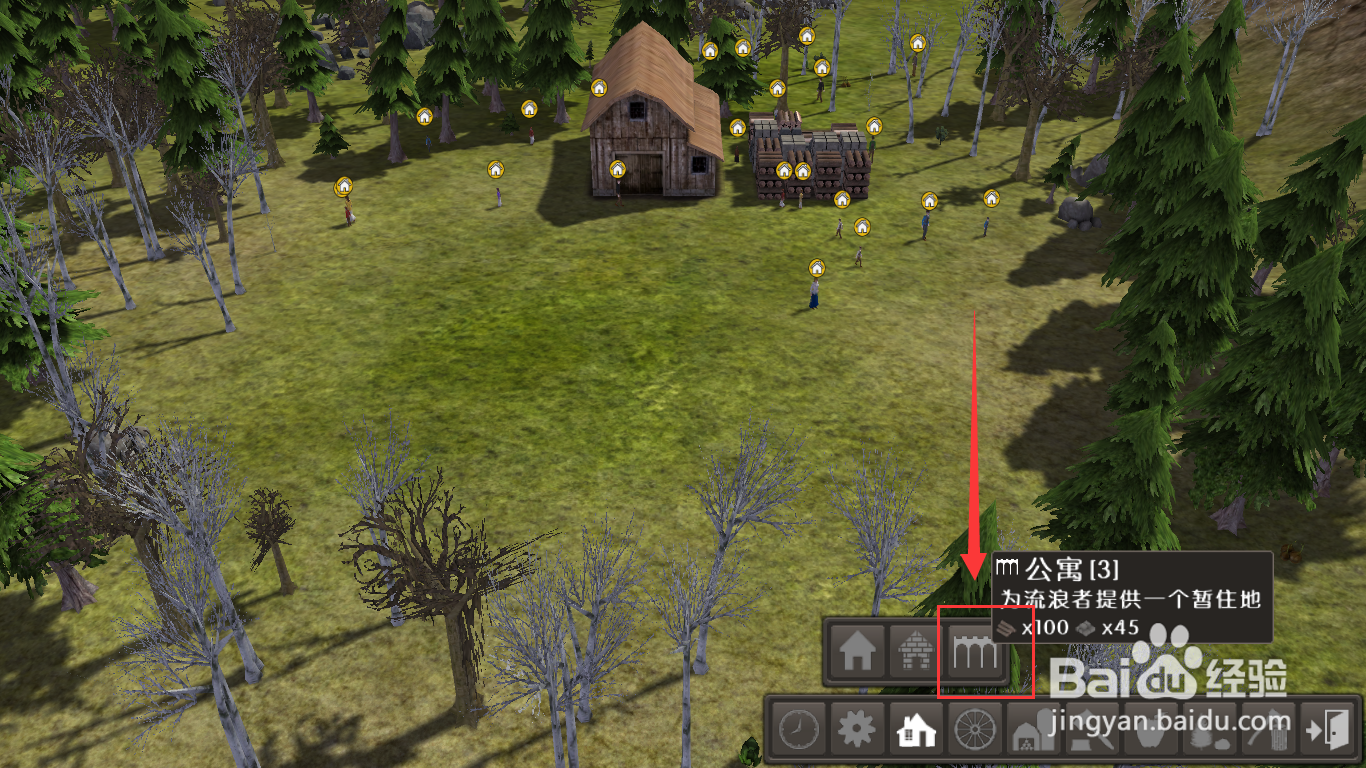Viewport: 1366px width, 768px height.
Task: Open the gear tools and reports menu
Action: (856, 731)
